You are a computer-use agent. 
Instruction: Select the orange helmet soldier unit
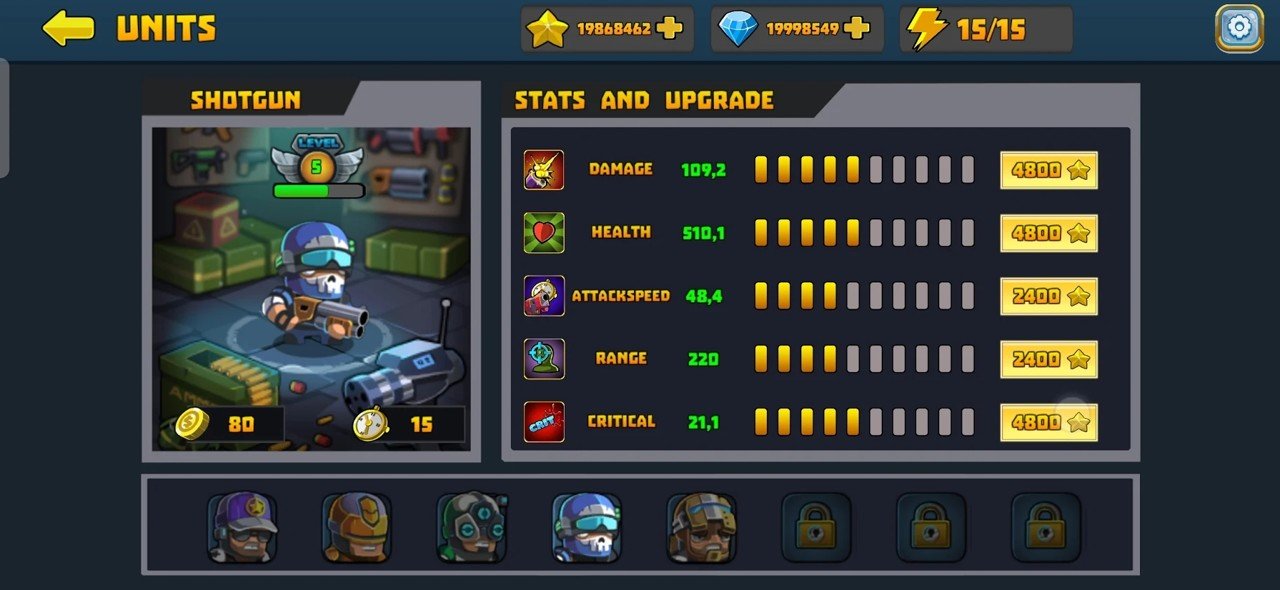(x=357, y=526)
